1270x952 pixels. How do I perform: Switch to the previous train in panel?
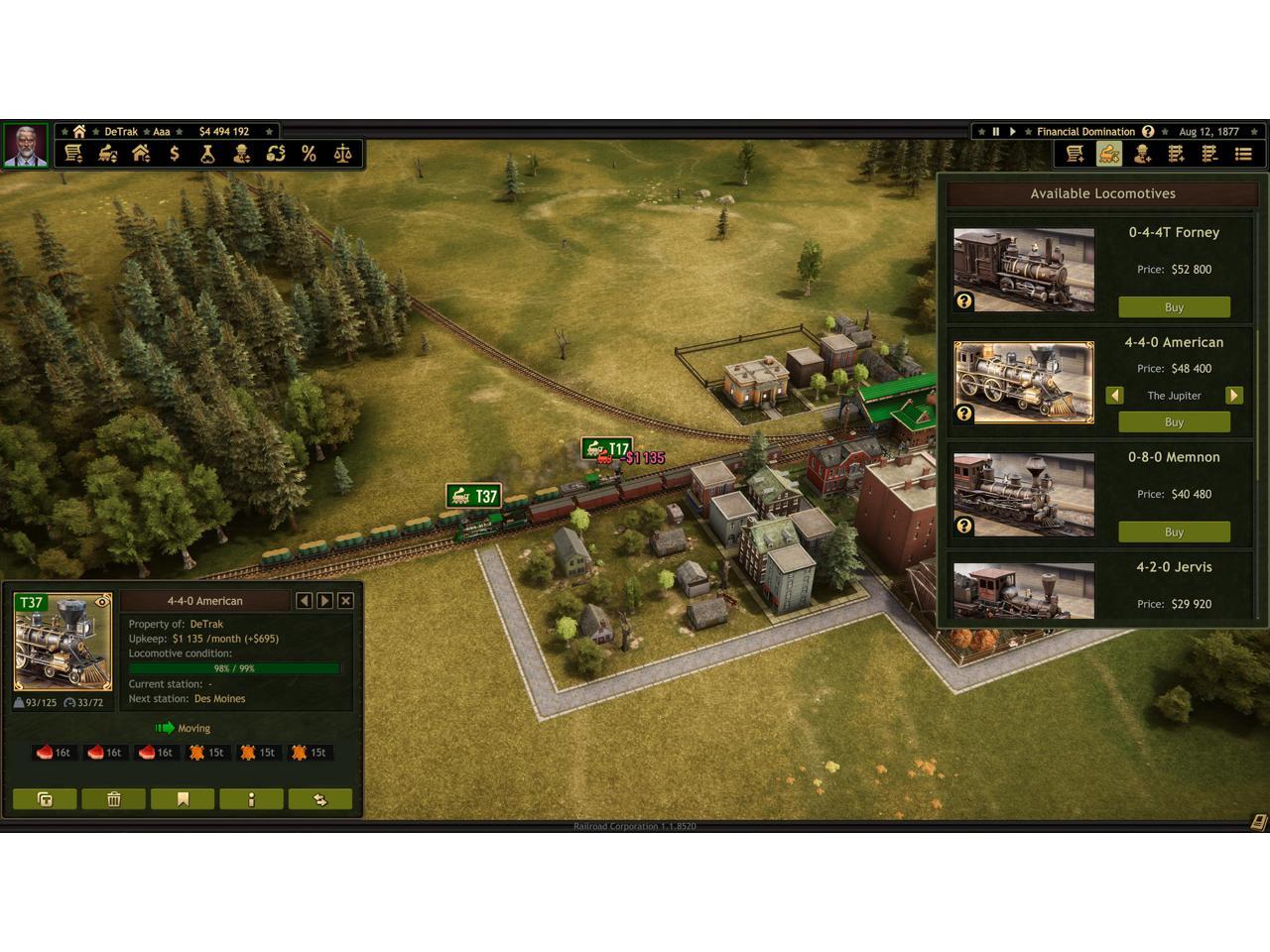(x=304, y=600)
